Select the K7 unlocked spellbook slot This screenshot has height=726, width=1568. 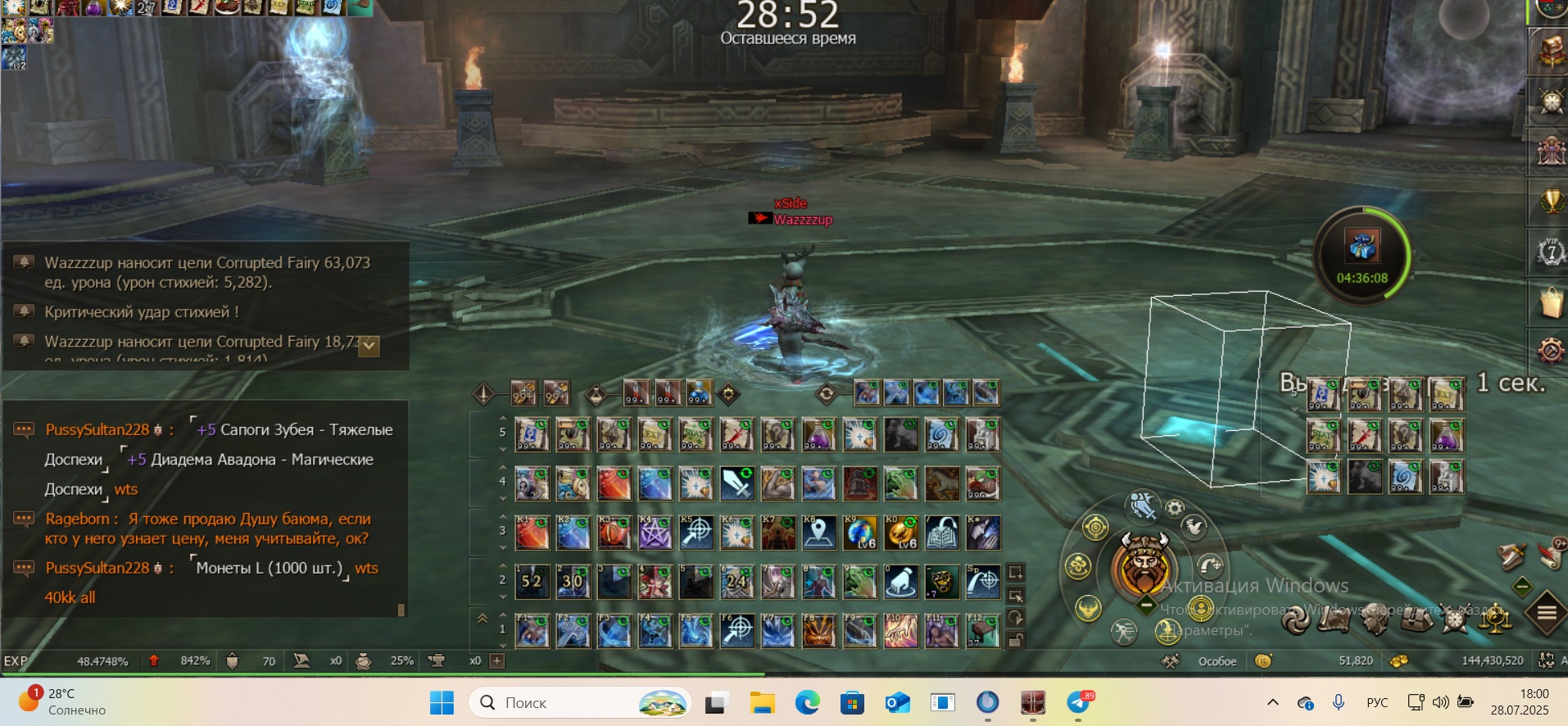(x=941, y=533)
